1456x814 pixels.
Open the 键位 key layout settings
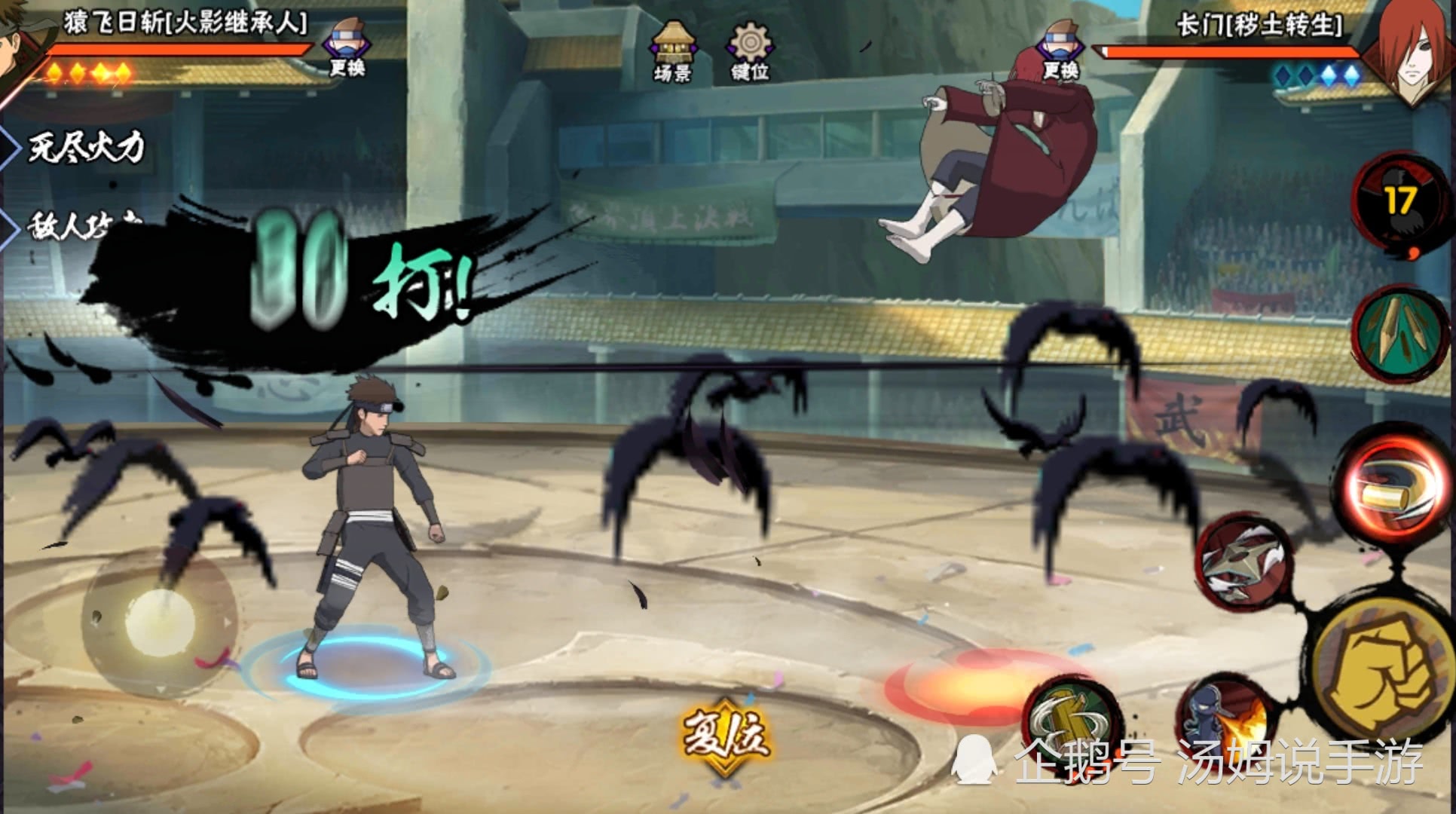pyautogui.click(x=749, y=51)
